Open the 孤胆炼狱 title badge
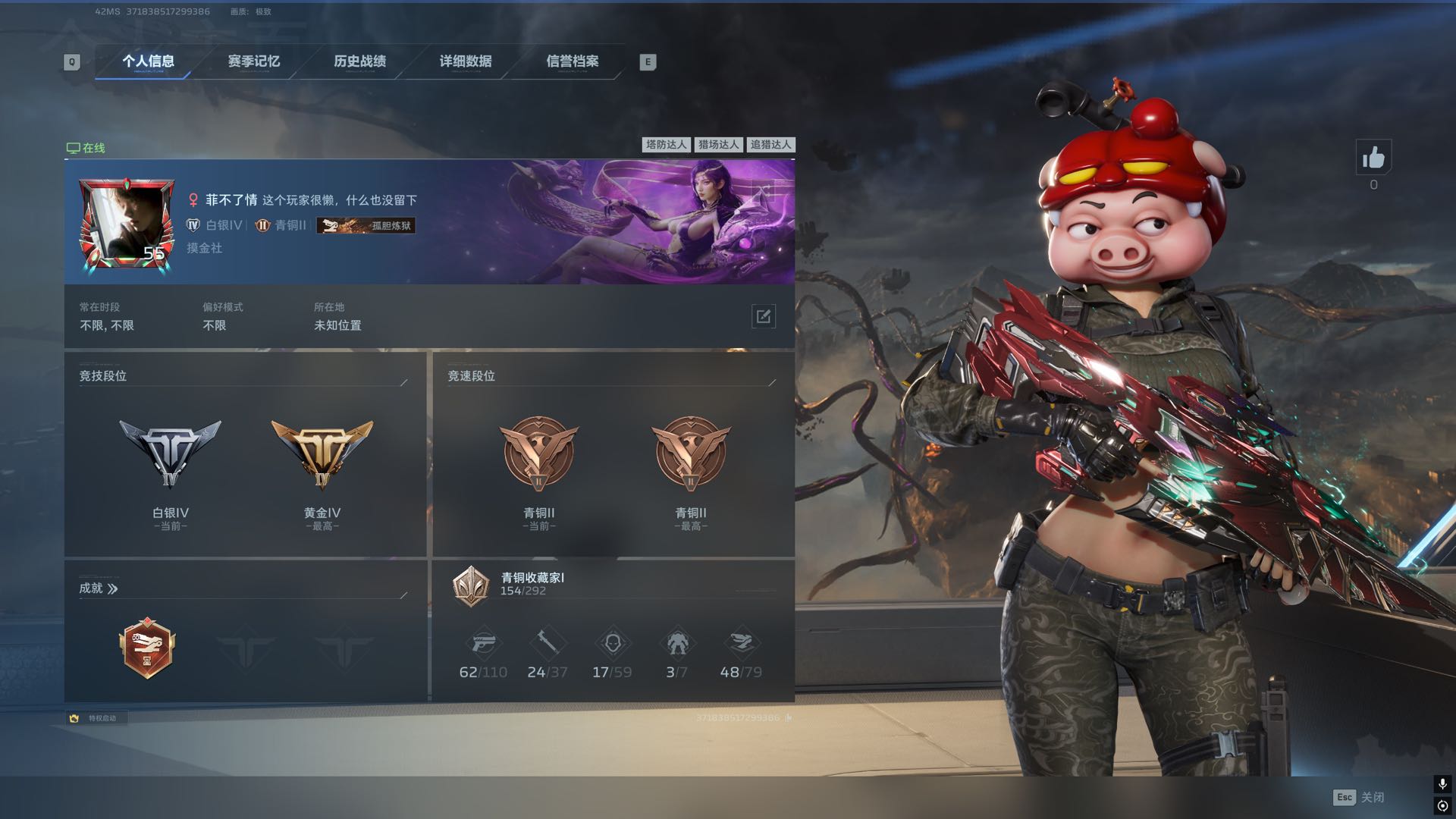1456x819 pixels. coord(366,225)
